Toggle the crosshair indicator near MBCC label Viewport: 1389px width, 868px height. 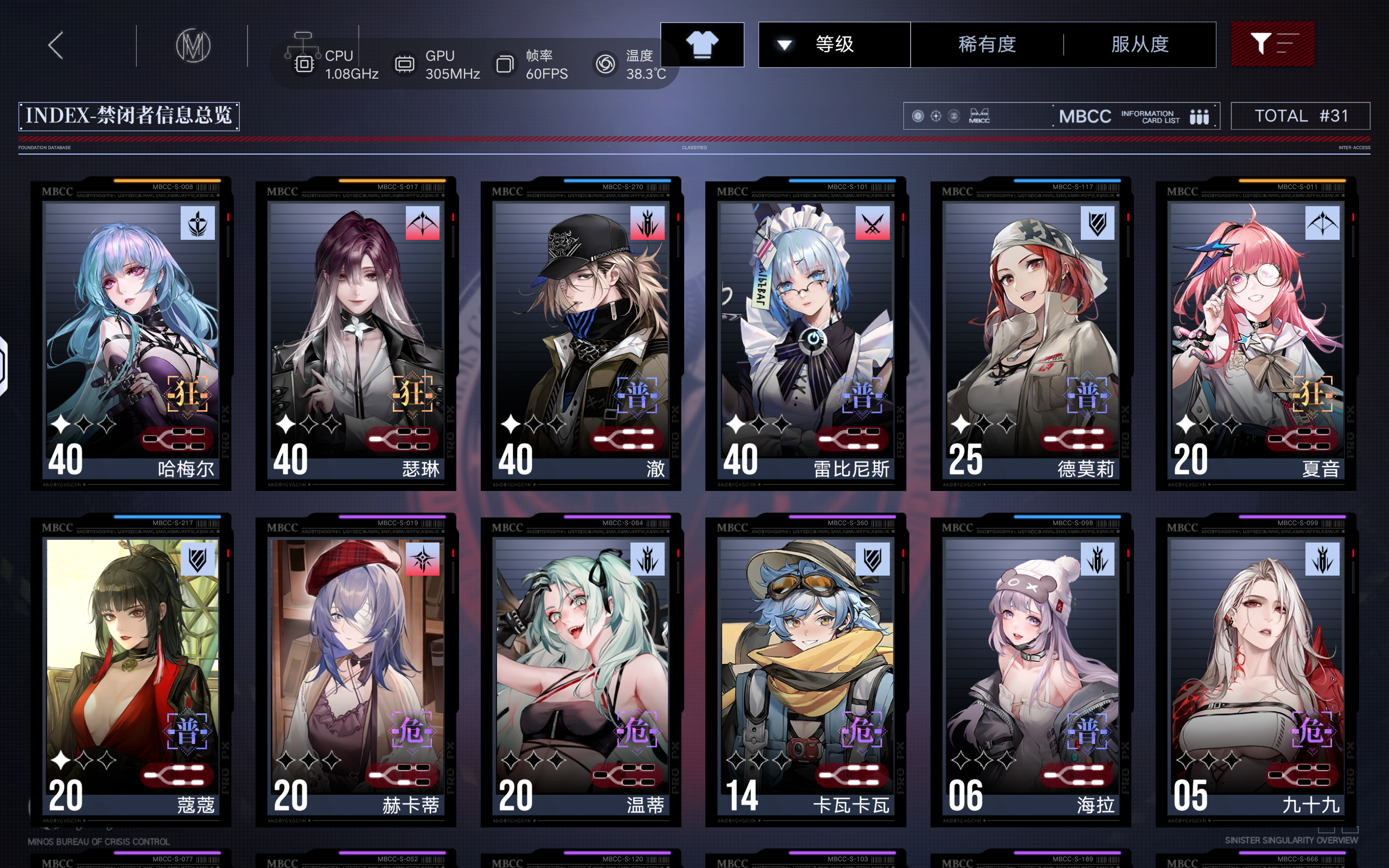tap(935, 116)
